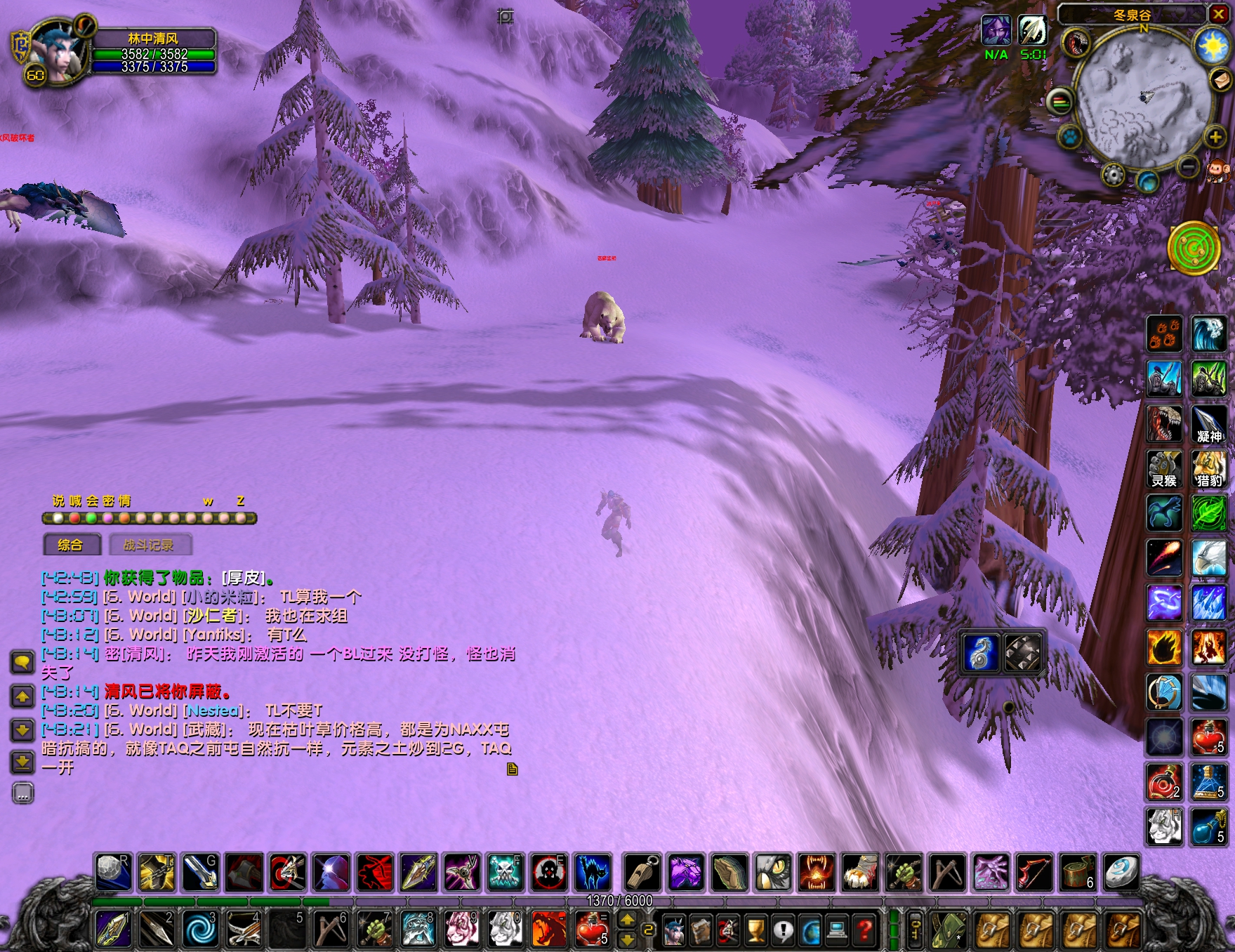This screenshot has height=952, width=1235.
Task: Click the blue paw print minimap button
Action: point(1070,135)
